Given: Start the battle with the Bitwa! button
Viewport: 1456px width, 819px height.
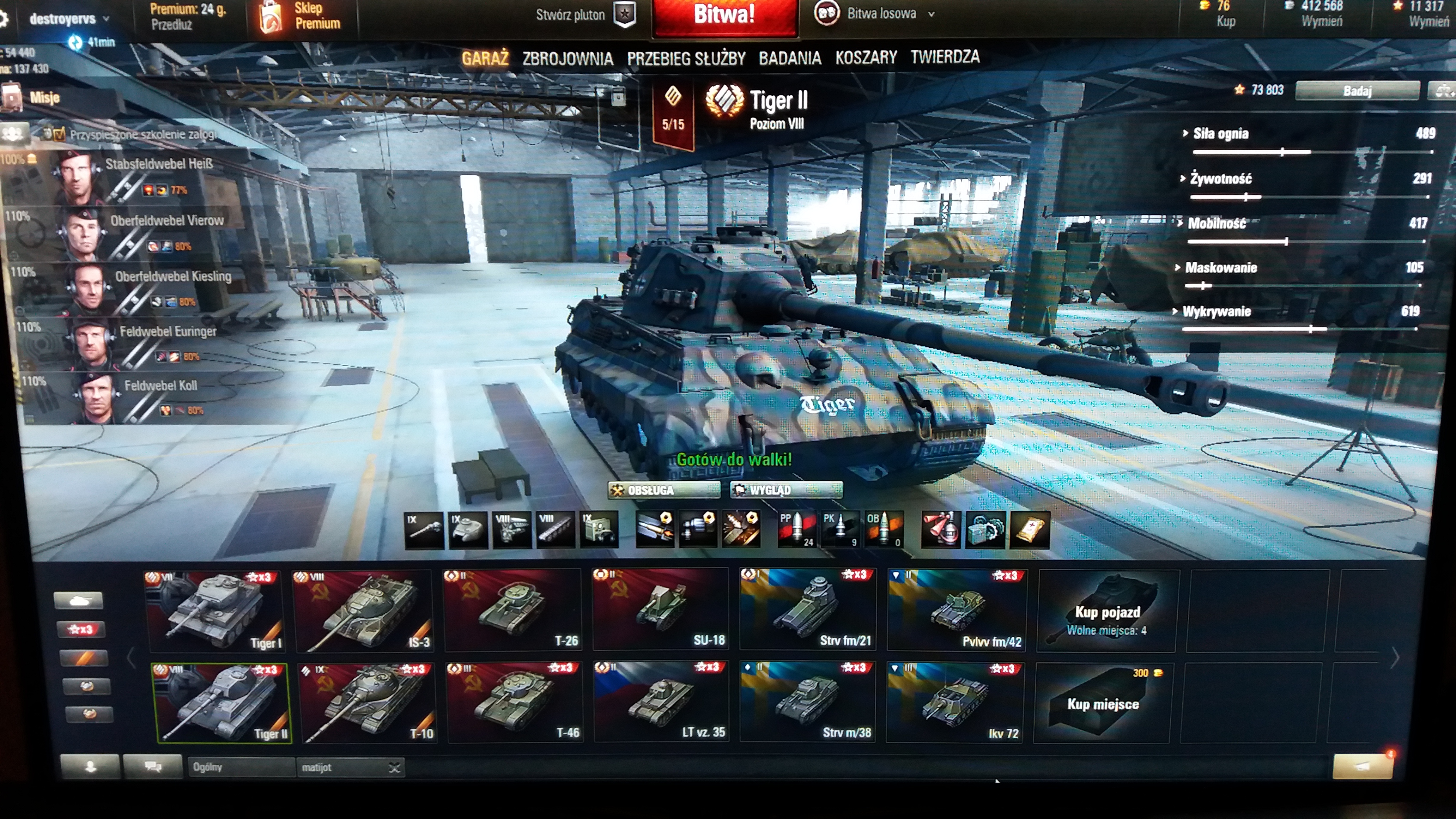Looking at the screenshot, I should coord(724,16).
